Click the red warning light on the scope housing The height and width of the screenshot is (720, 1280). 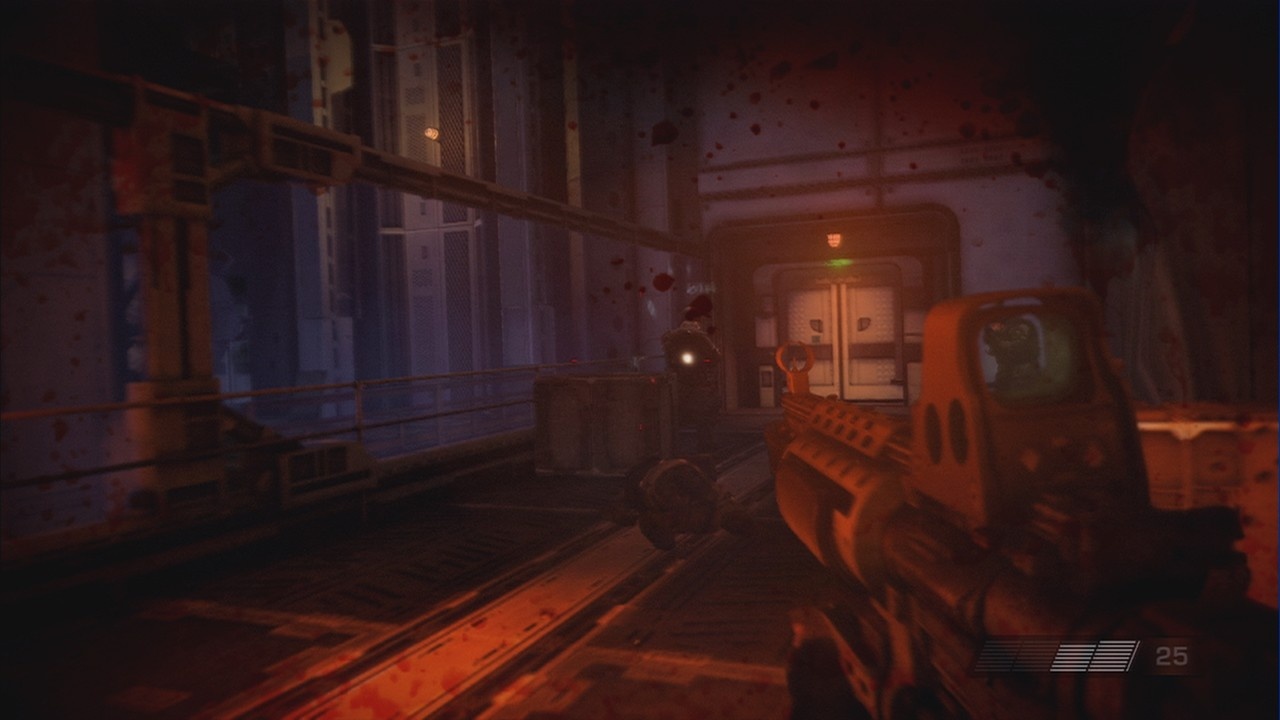[996, 326]
